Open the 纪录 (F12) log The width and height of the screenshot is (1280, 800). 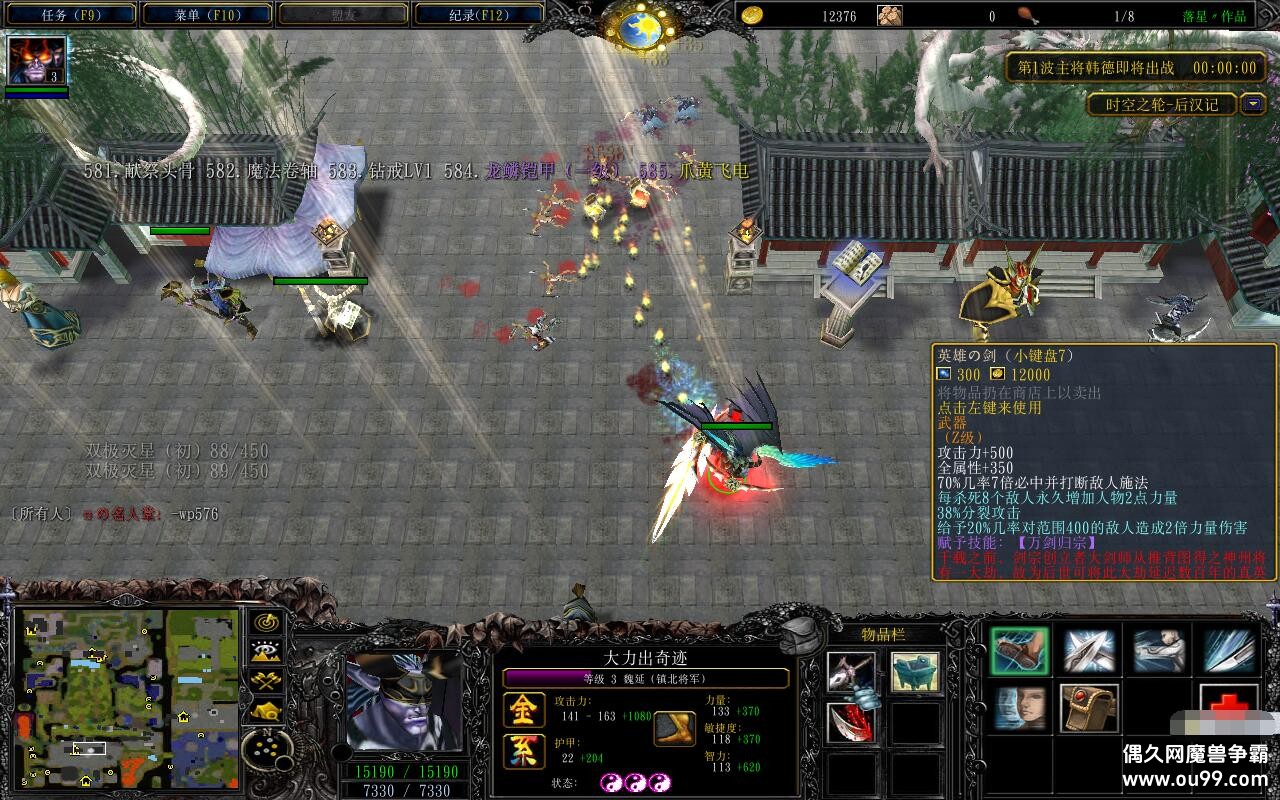[x=478, y=15]
